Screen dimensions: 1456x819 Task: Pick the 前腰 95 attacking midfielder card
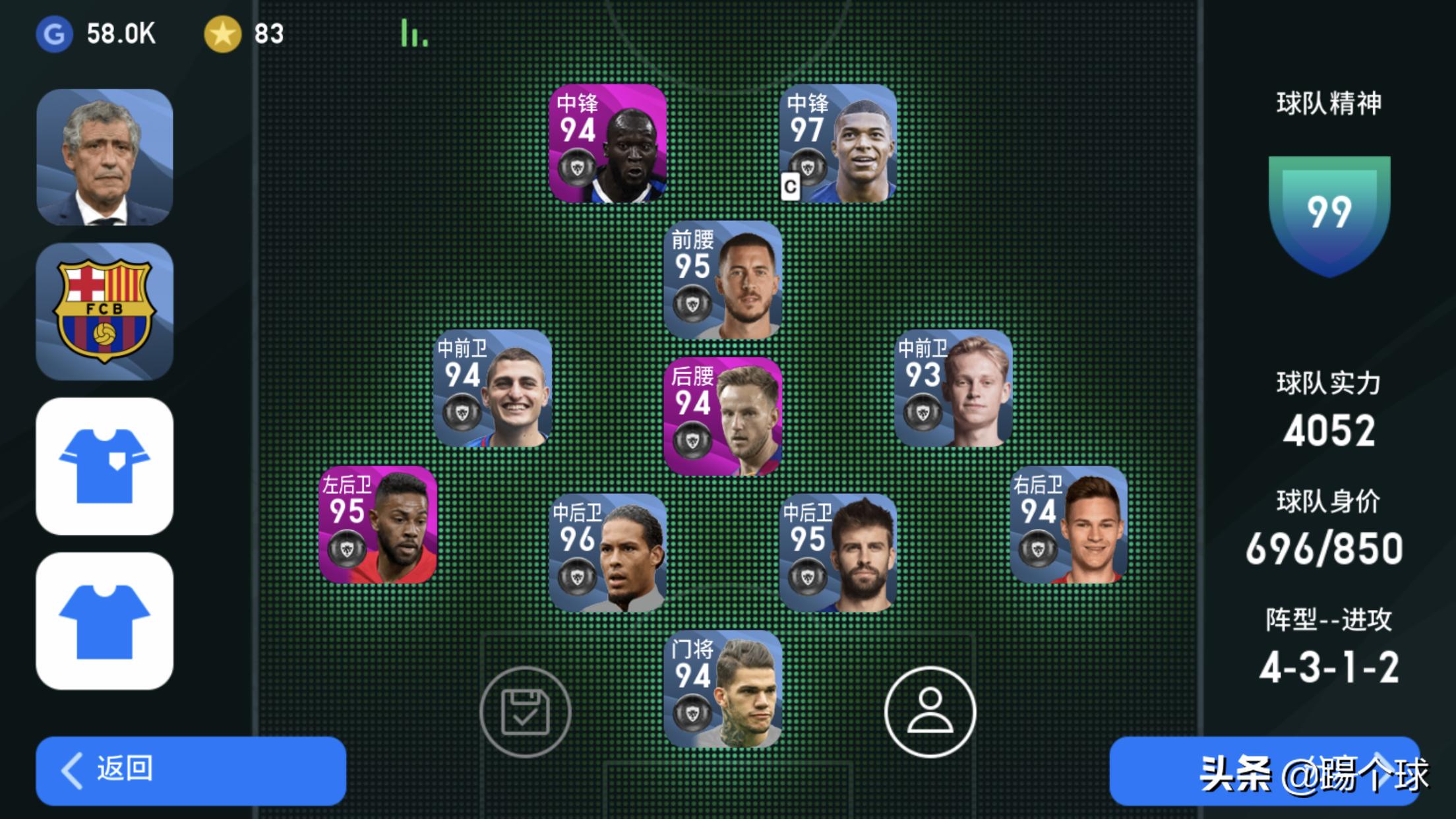723,280
